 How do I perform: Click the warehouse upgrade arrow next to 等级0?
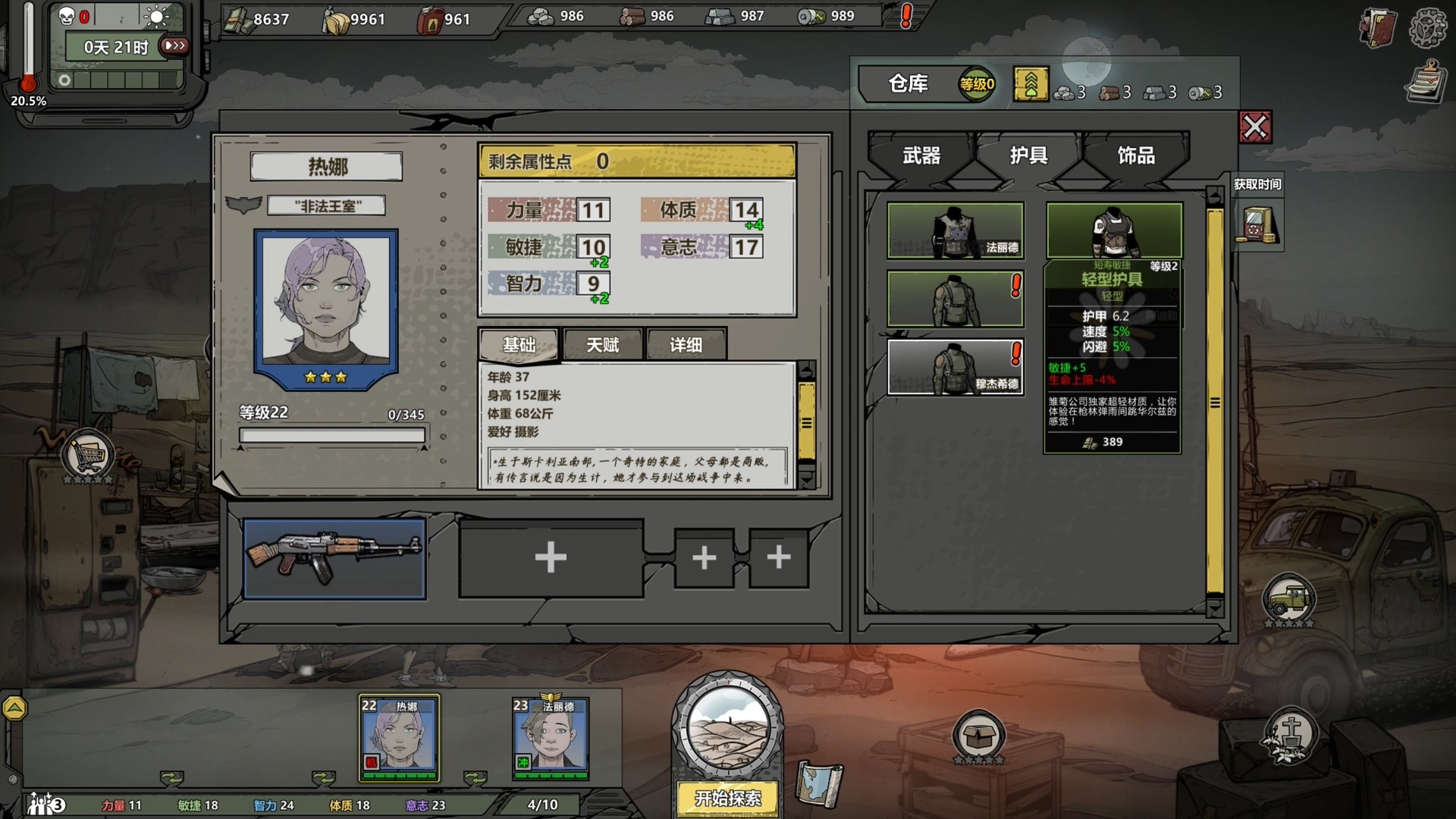click(1031, 84)
